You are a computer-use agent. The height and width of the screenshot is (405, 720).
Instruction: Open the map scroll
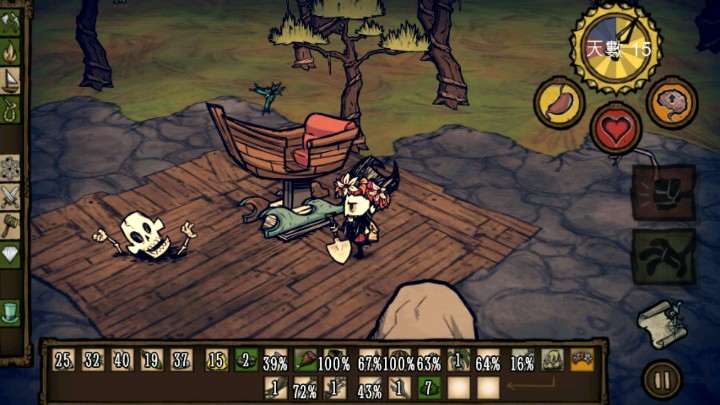[x=661, y=322]
